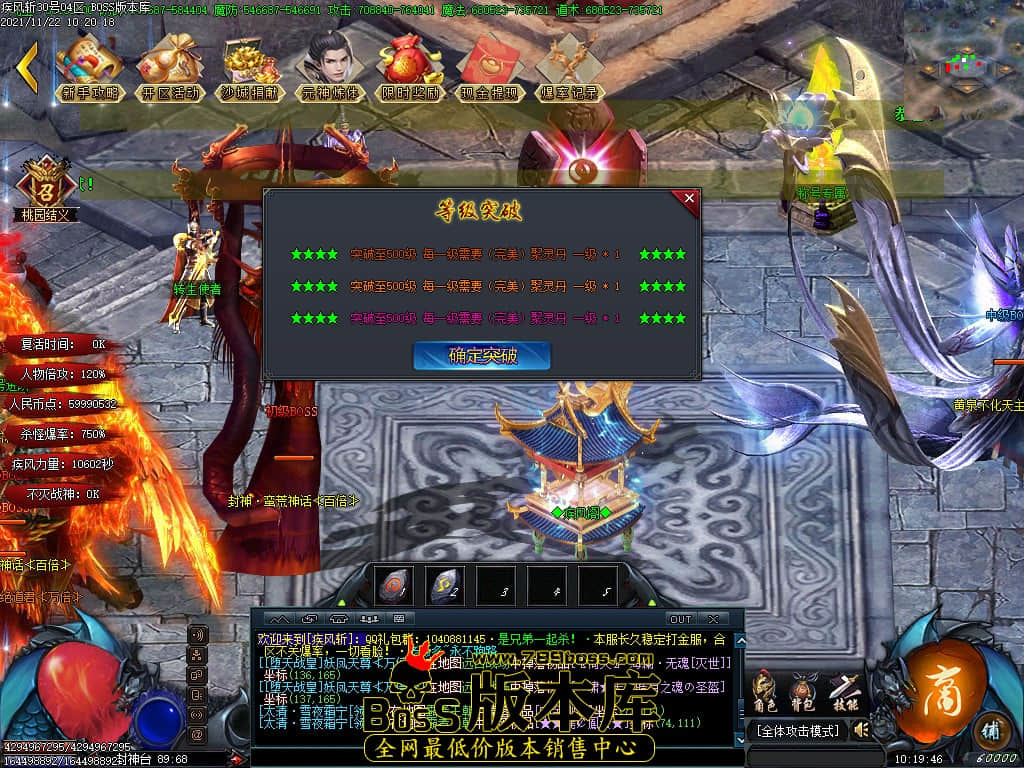Open 限时奖励 timed rewards bag

click(x=410, y=66)
